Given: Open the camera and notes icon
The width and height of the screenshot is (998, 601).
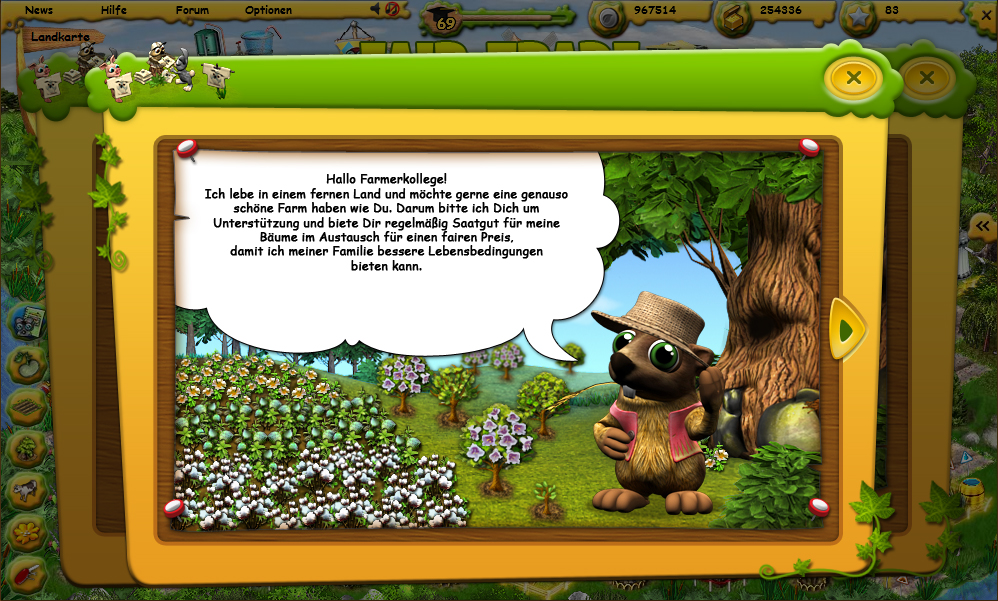Looking at the screenshot, I should click(x=27, y=321).
